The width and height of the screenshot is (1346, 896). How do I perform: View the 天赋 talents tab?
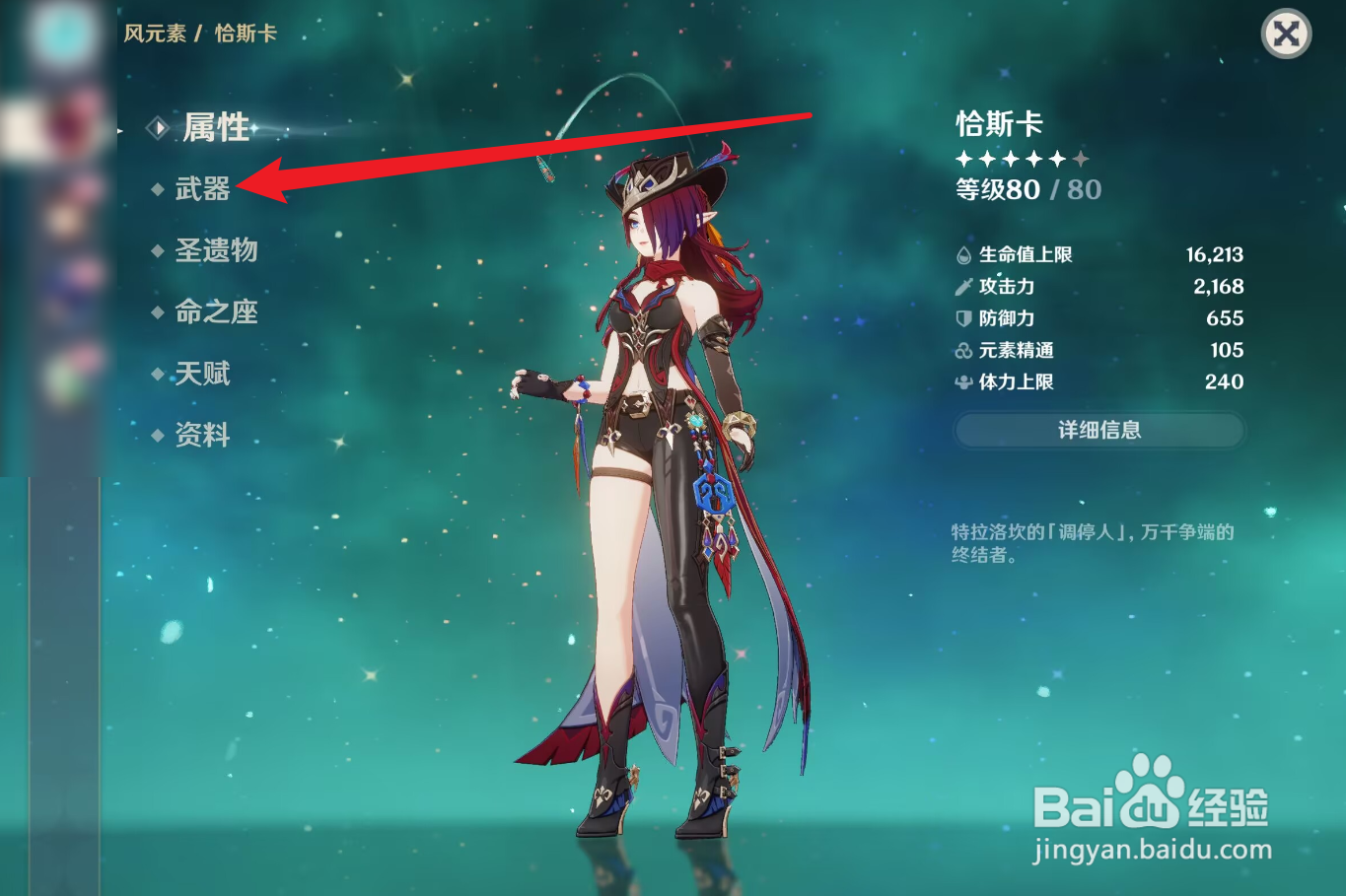pyautogui.click(x=204, y=374)
